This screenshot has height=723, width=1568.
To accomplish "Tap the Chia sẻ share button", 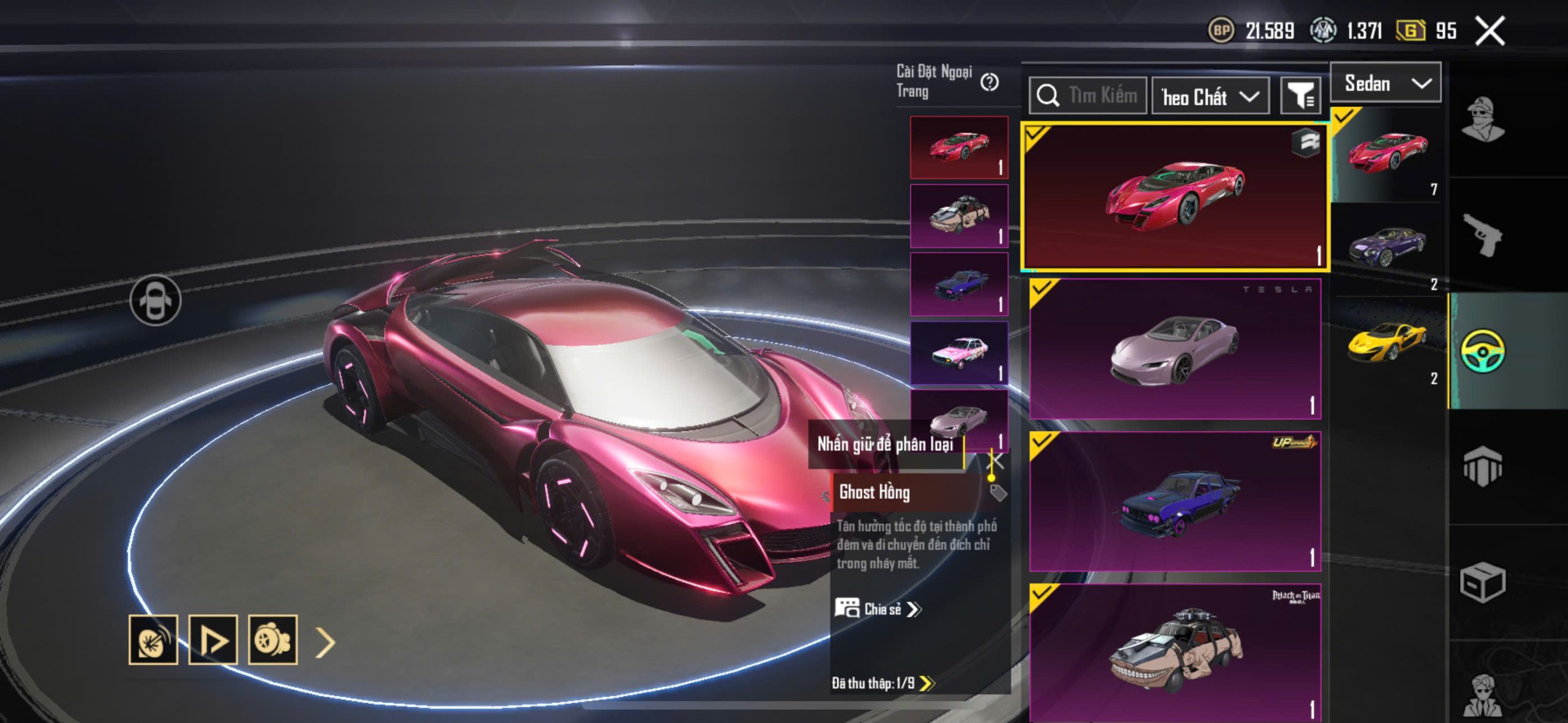I will pyautogui.click(x=878, y=609).
